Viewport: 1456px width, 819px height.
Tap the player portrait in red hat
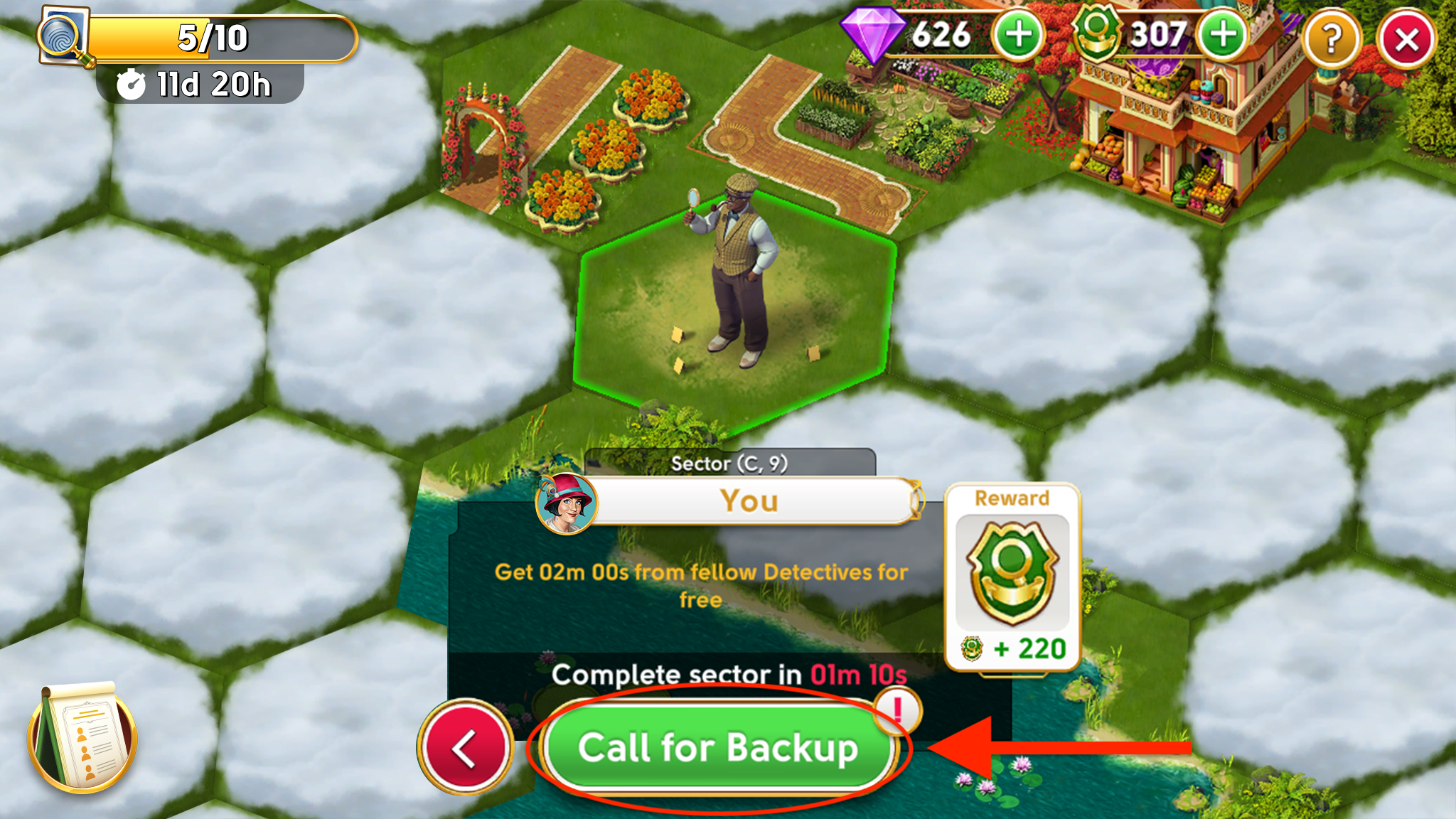point(566,503)
